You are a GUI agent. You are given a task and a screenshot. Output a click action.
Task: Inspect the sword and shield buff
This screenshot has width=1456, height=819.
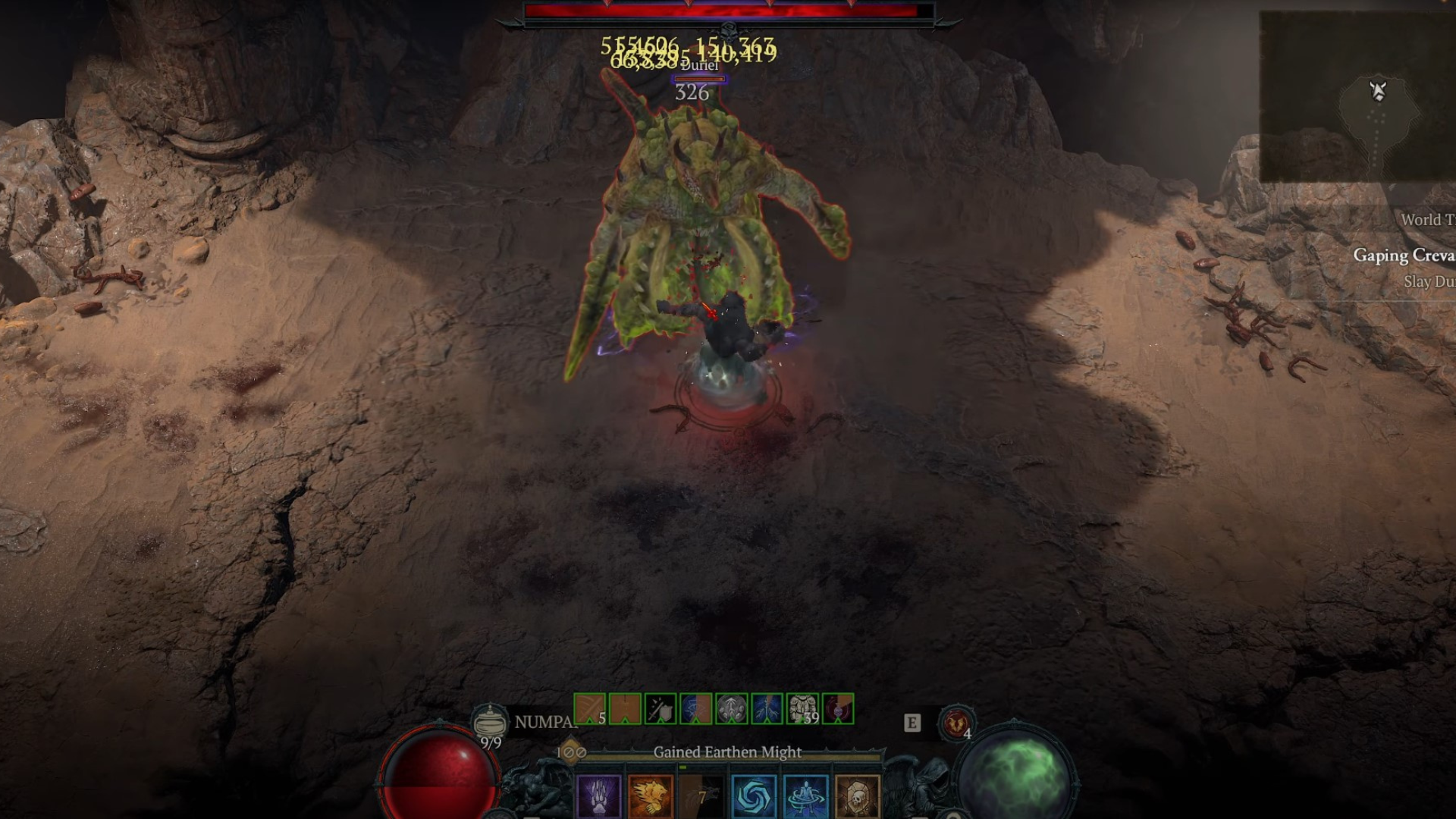pyautogui.click(x=660, y=709)
